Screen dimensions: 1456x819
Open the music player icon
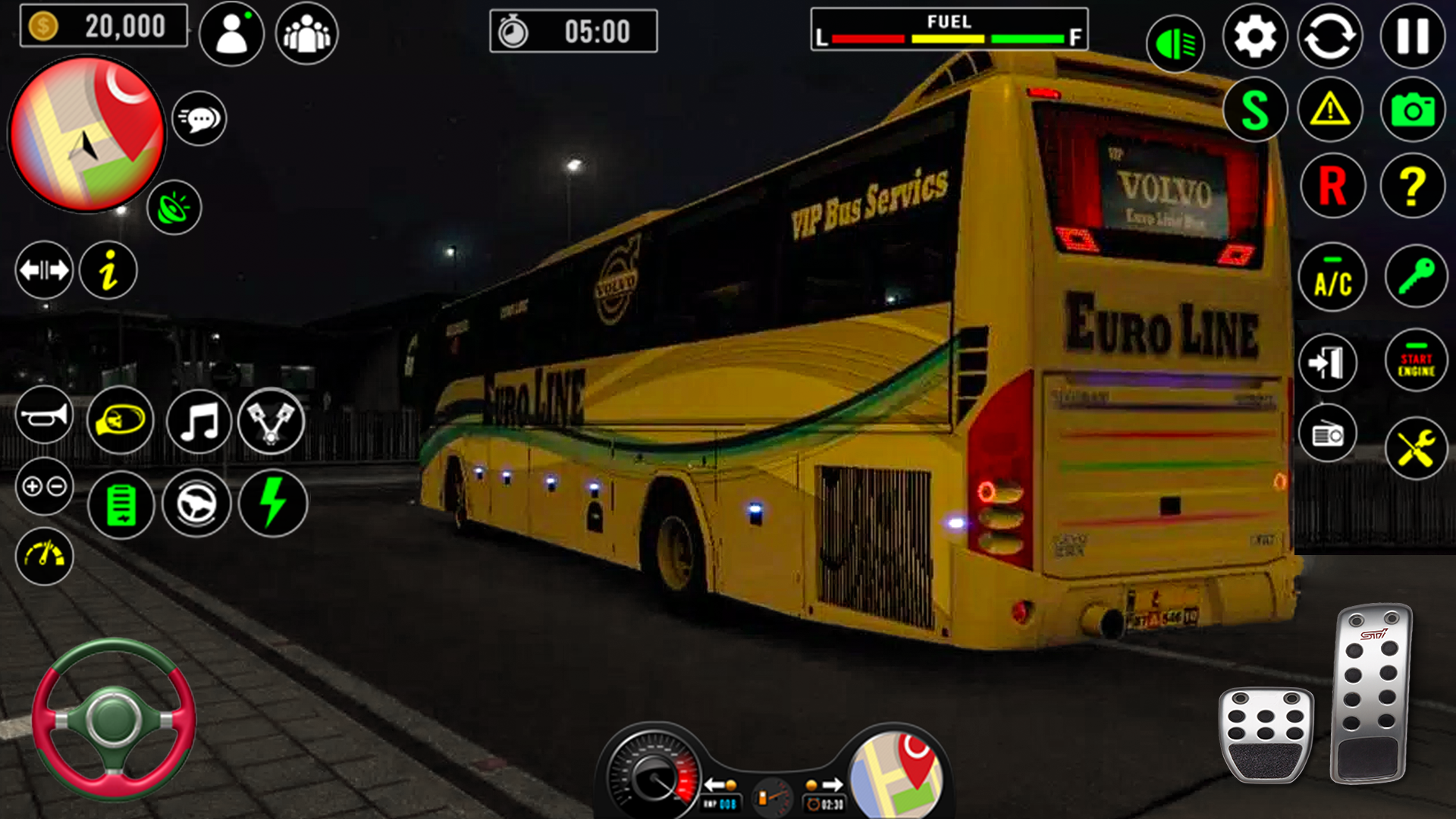[x=196, y=422]
